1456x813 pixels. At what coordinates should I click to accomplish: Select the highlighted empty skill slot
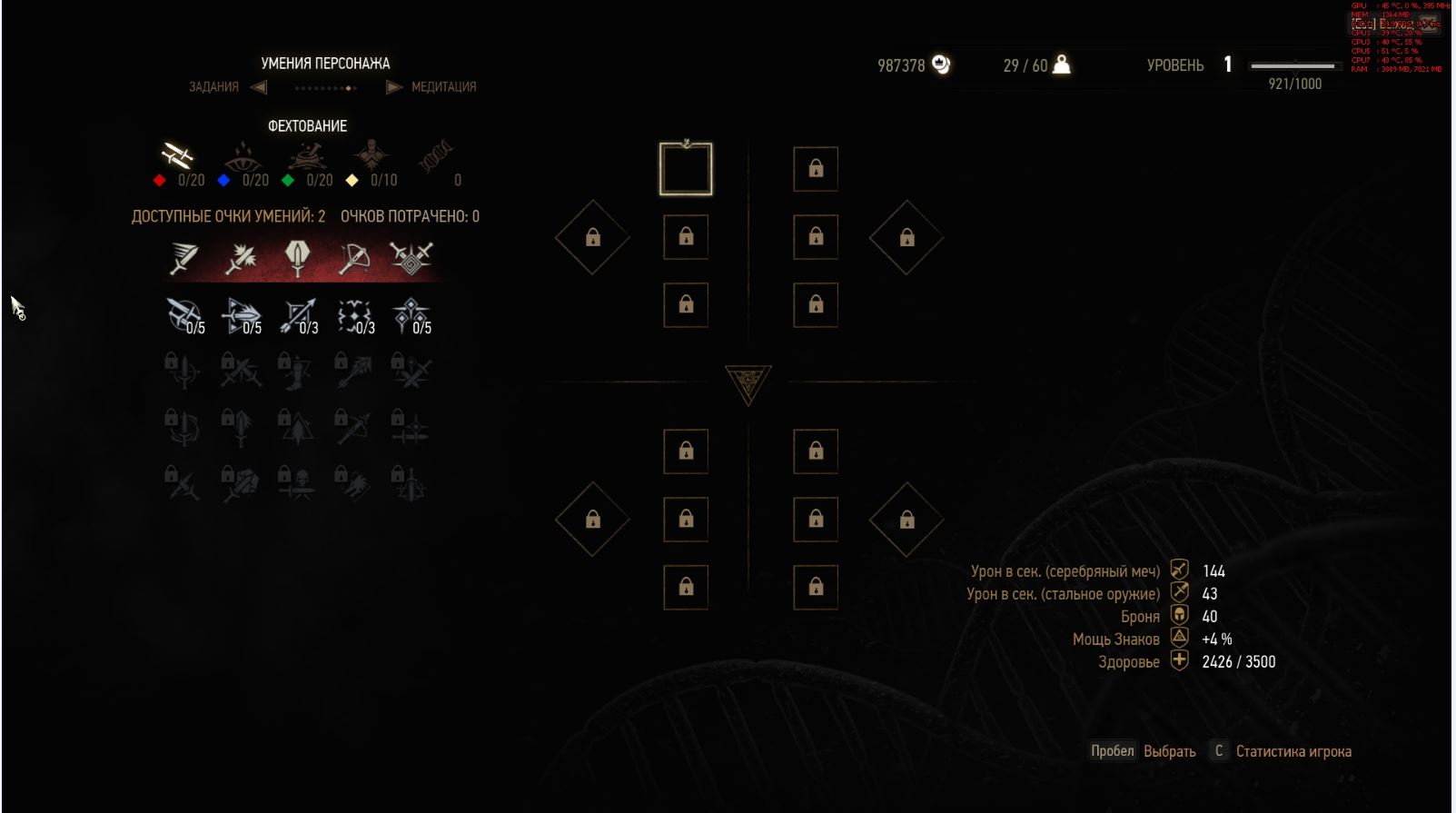coord(686,169)
